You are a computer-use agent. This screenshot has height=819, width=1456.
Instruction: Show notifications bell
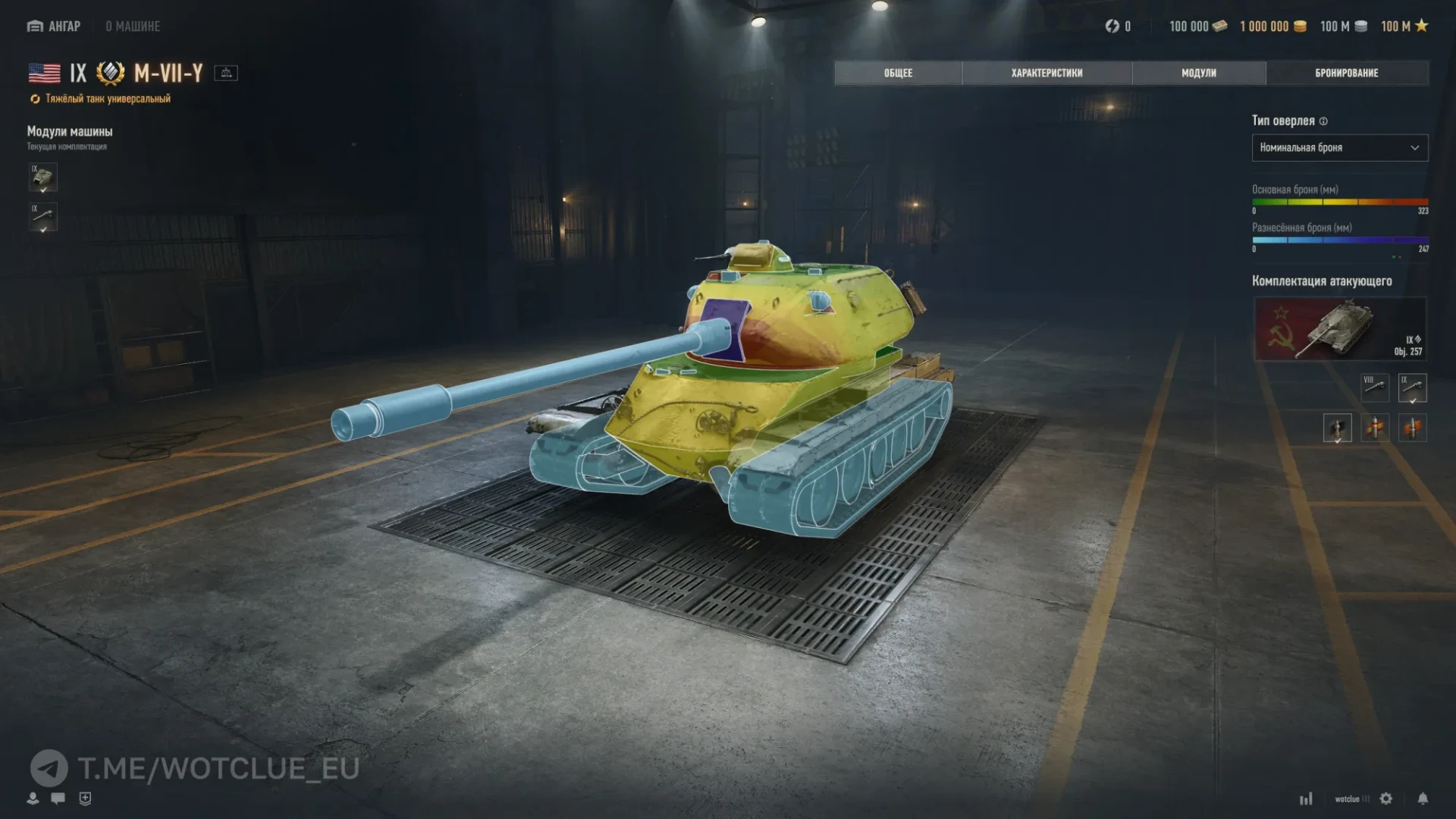pyautogui.click(x=1423, y=799)
